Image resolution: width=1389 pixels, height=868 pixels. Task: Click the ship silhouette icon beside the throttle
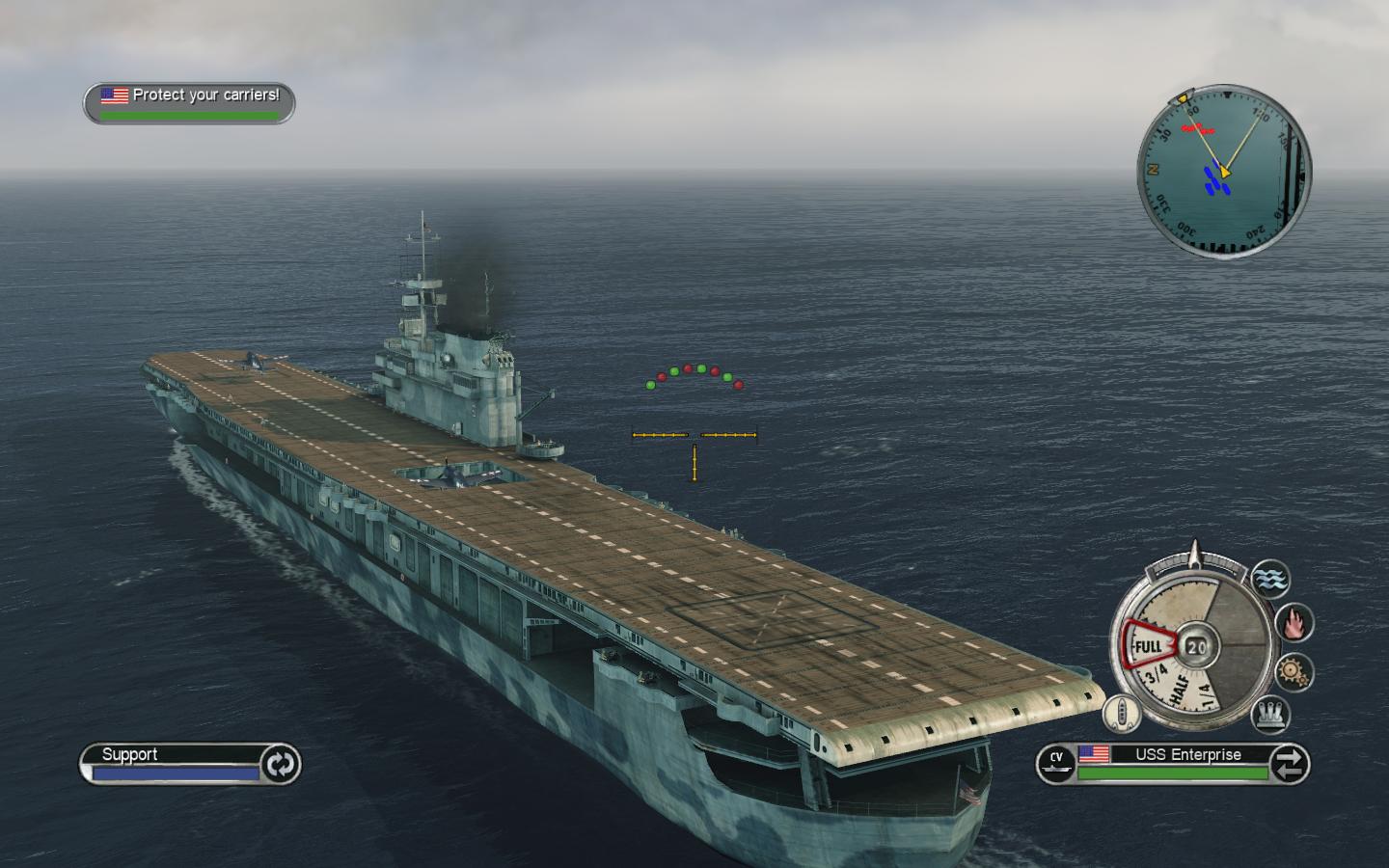[x=1122, y=714]
